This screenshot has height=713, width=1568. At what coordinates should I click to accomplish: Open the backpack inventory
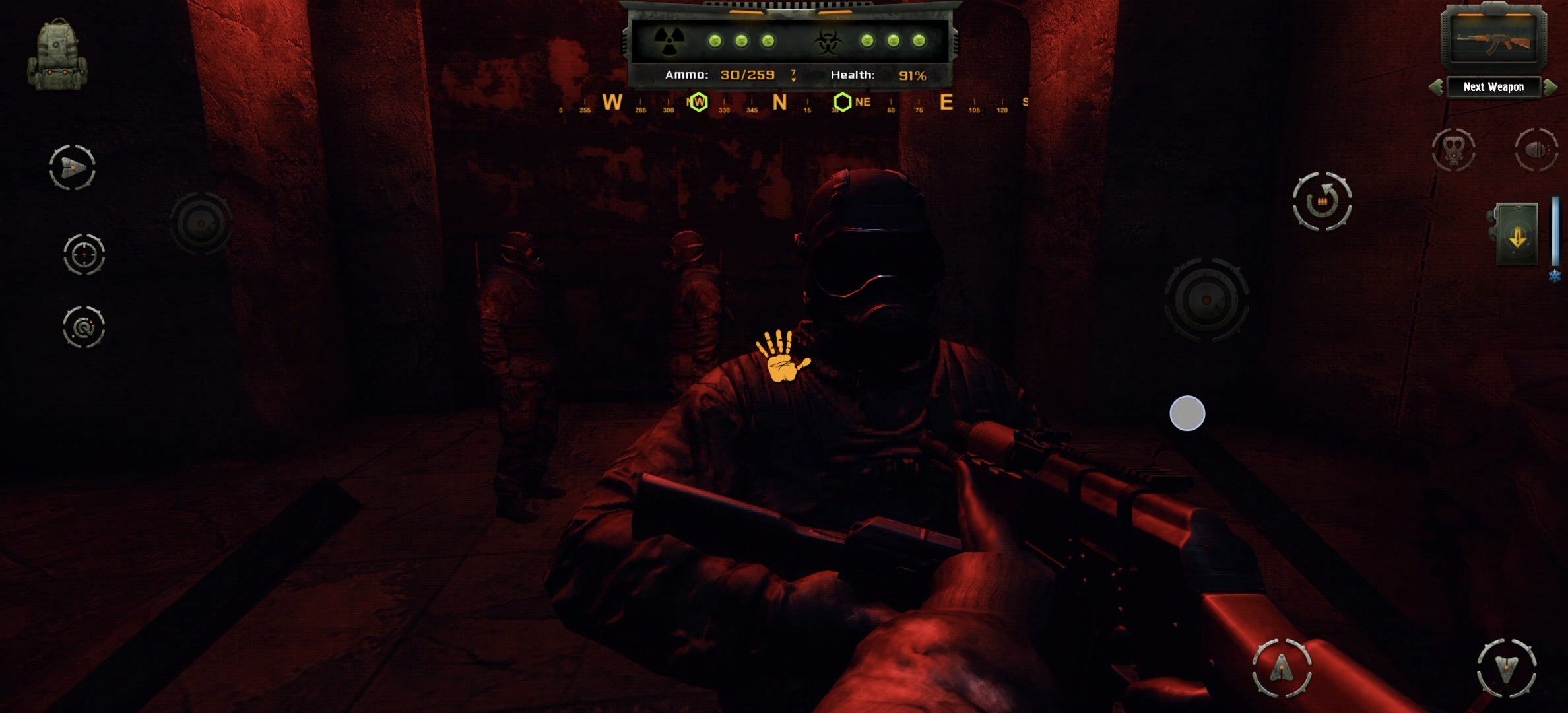(57, 55)
